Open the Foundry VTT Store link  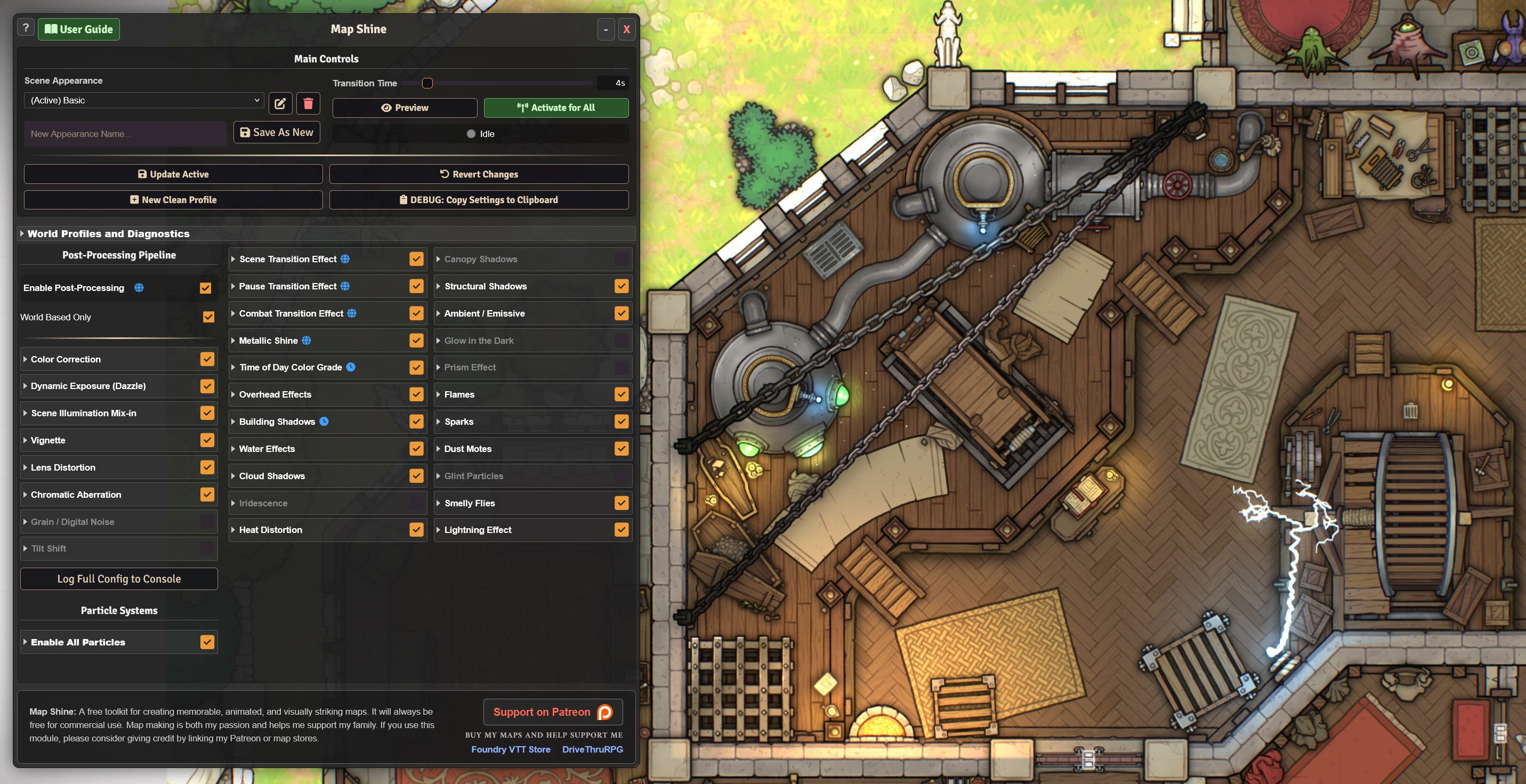click(511, 749)
